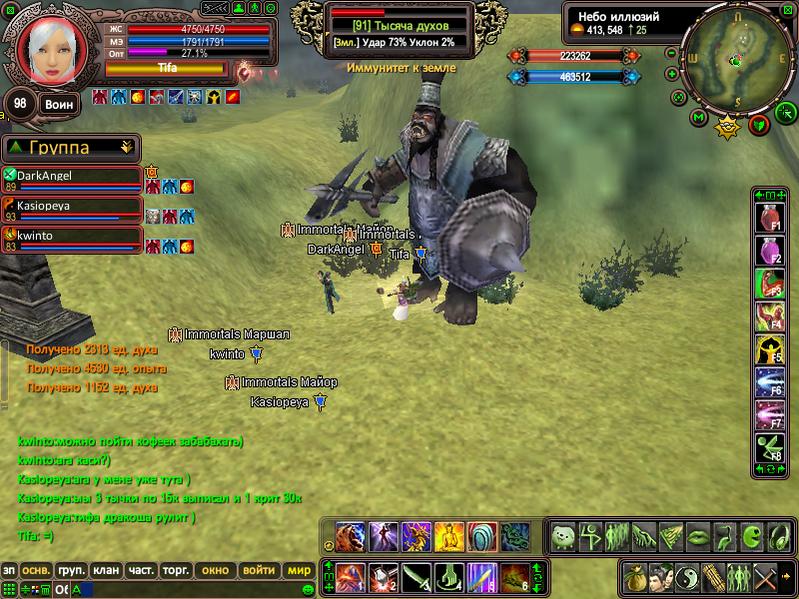The width and height of the screenshot is (799, 599).
Task: Open the yin-yang skills menu icon
Action: [x=687, y=577]
